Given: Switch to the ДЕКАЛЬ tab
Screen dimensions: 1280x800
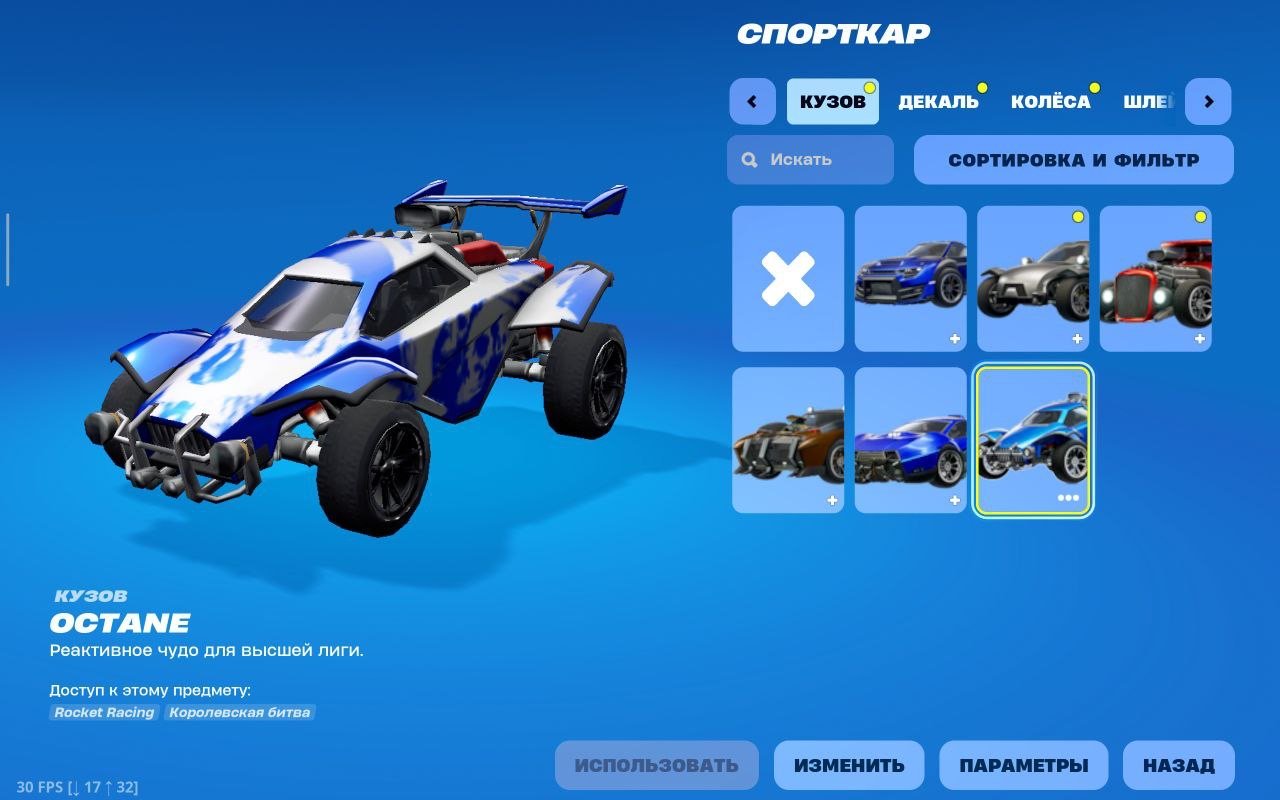Looking at the screenshot, I should (x=938, y=101).
